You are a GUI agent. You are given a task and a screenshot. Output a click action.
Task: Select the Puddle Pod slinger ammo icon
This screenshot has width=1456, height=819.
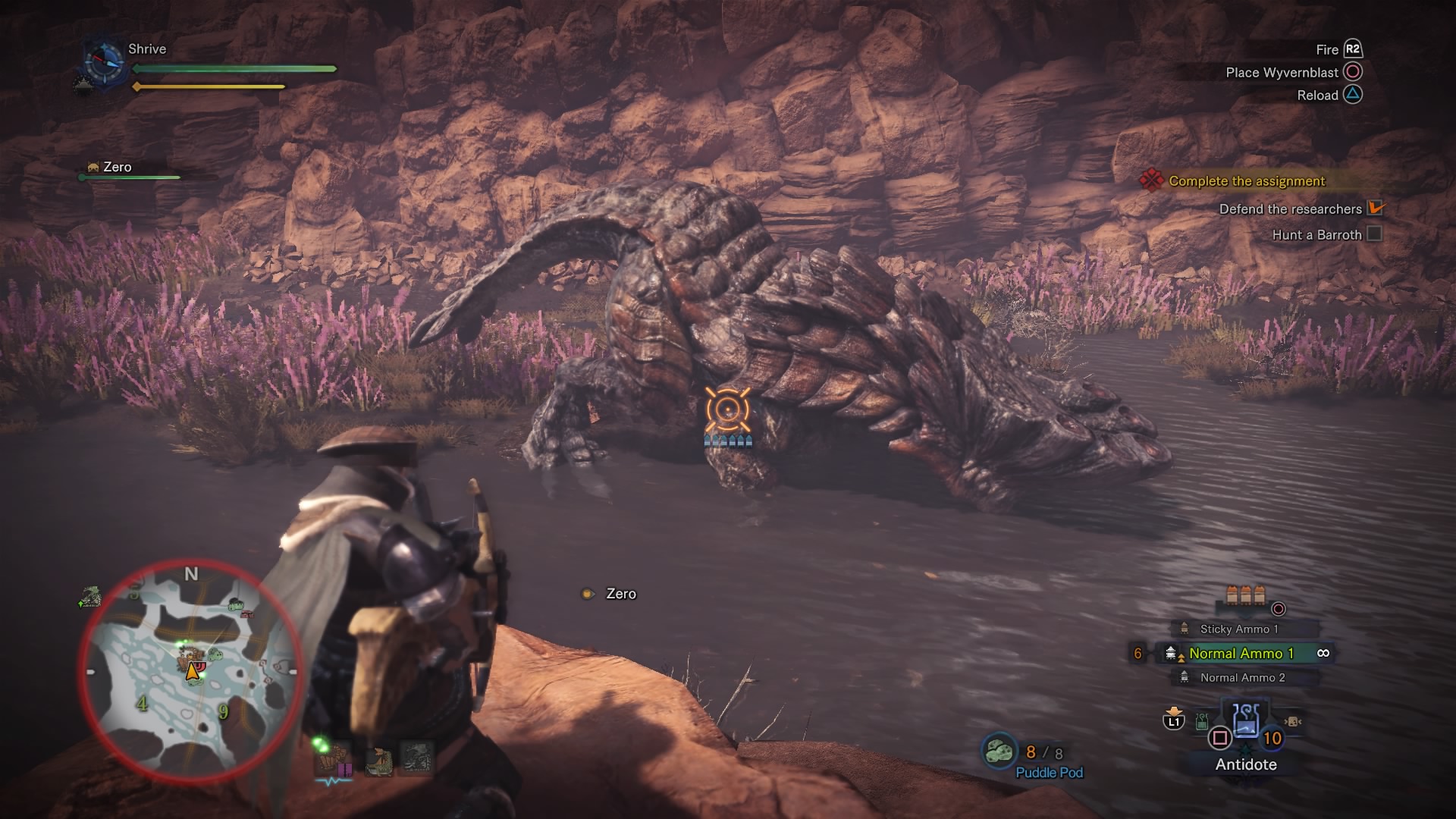pos(999,752)
